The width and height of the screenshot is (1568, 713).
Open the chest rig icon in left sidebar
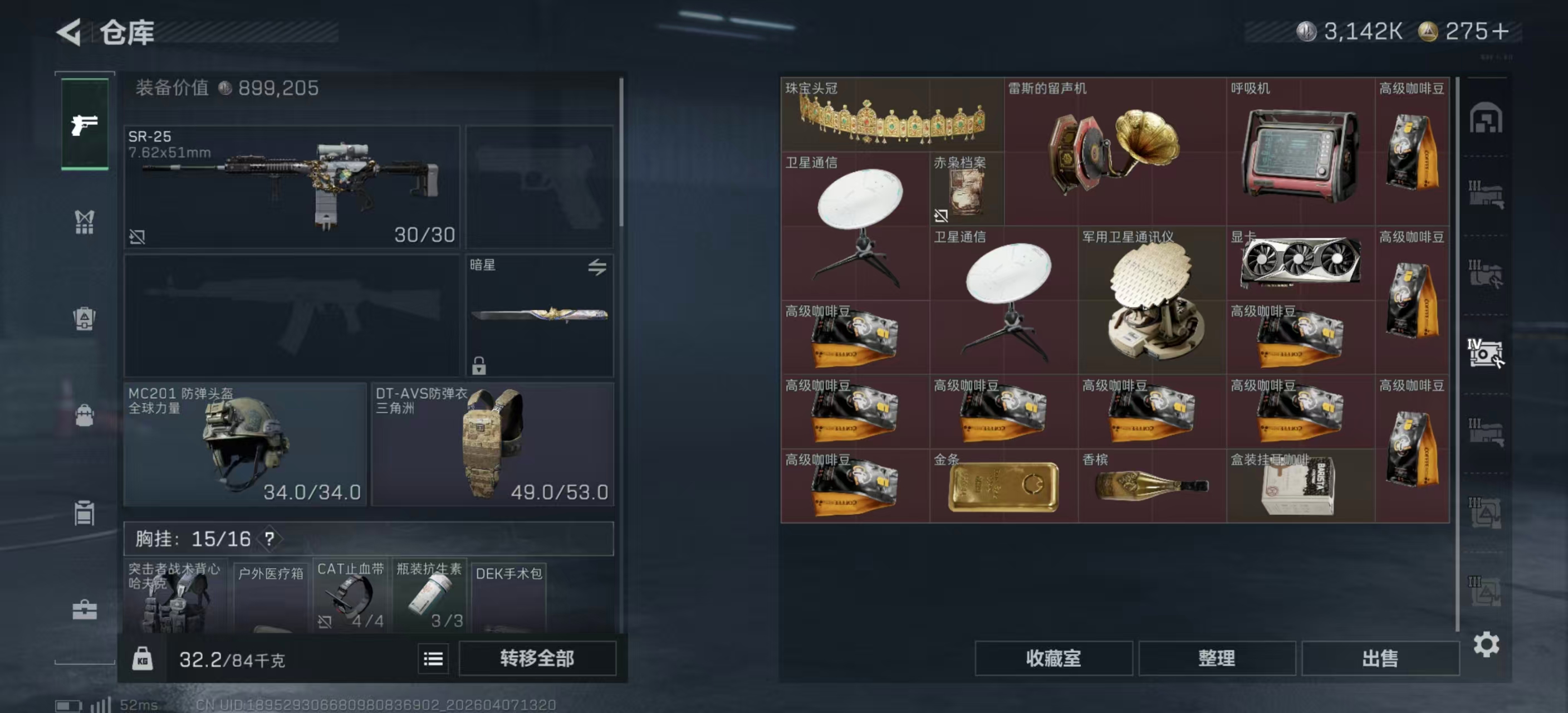pyautogui.click(x=84, y=221)
